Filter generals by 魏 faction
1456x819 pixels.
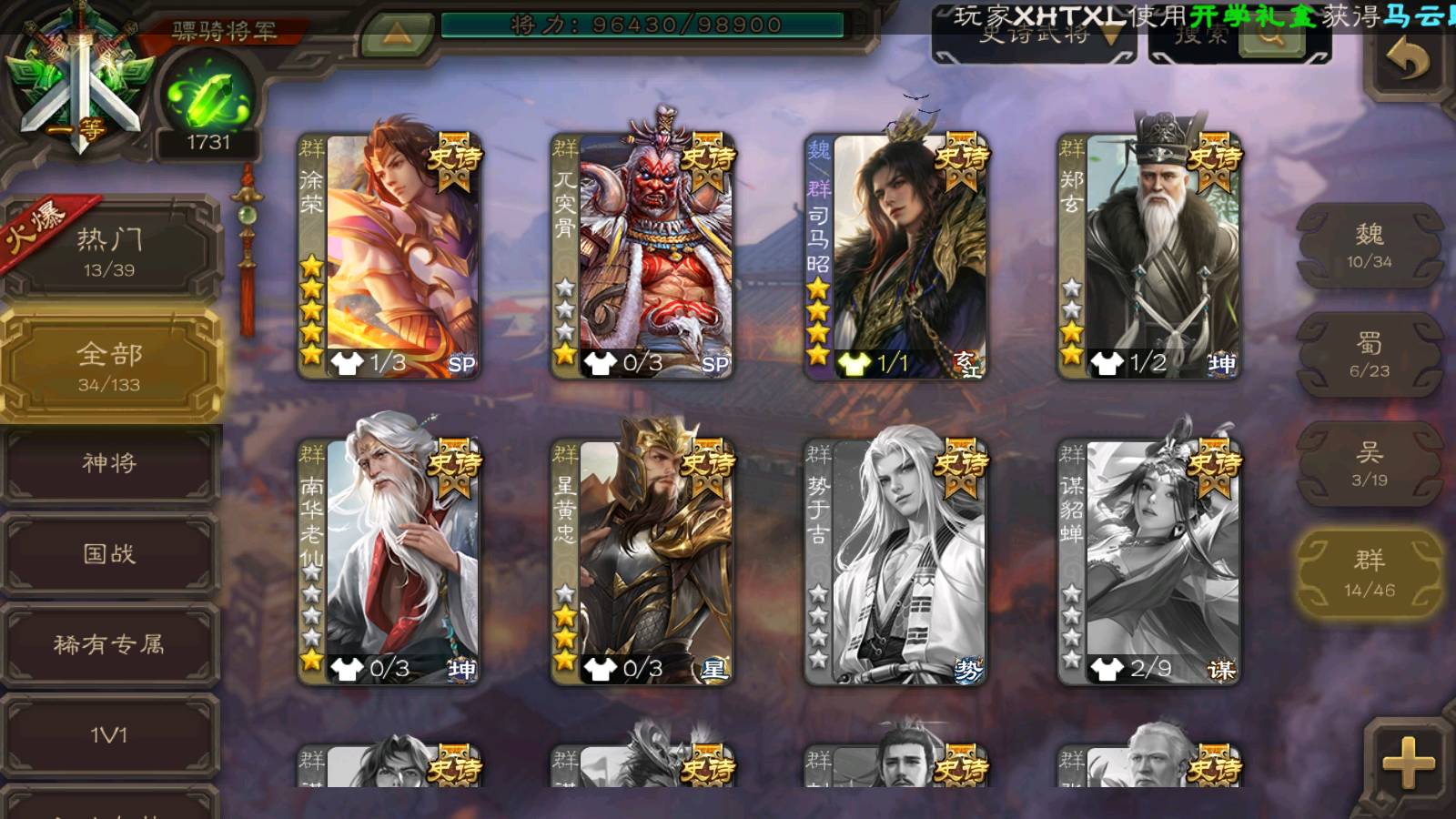click(1370, 246)
